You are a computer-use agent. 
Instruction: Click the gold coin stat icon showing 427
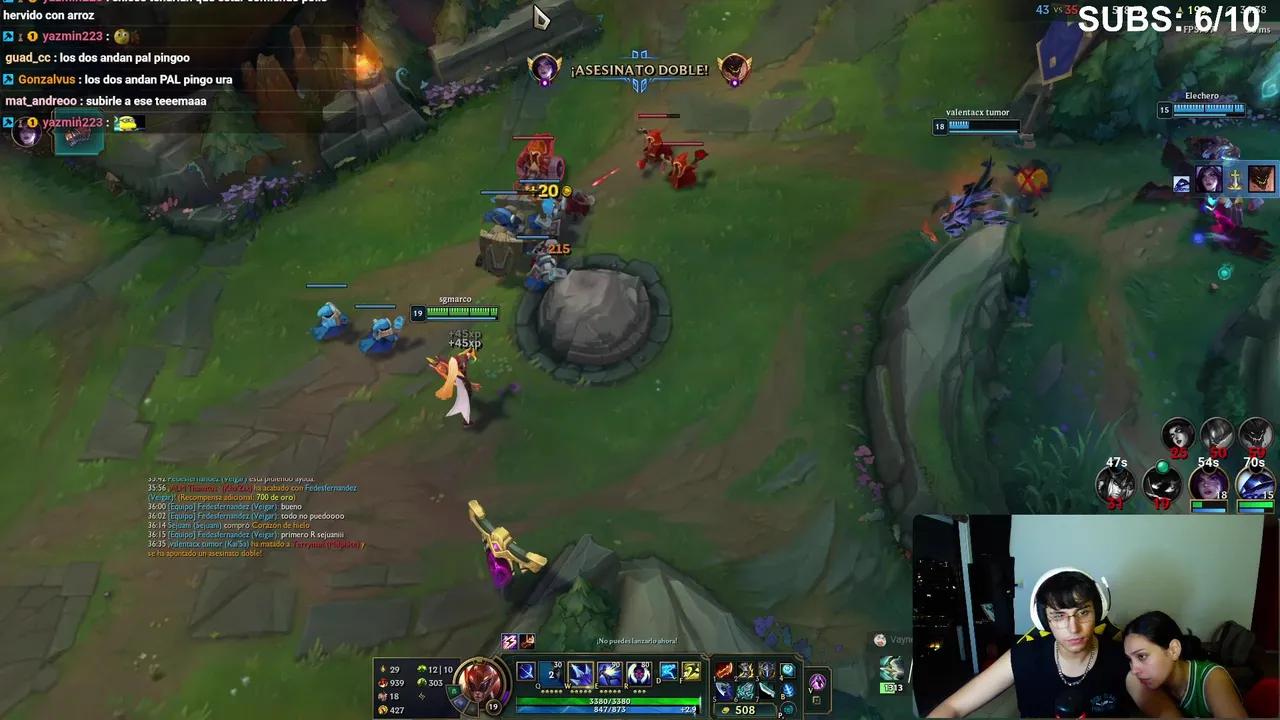(384, 708)
